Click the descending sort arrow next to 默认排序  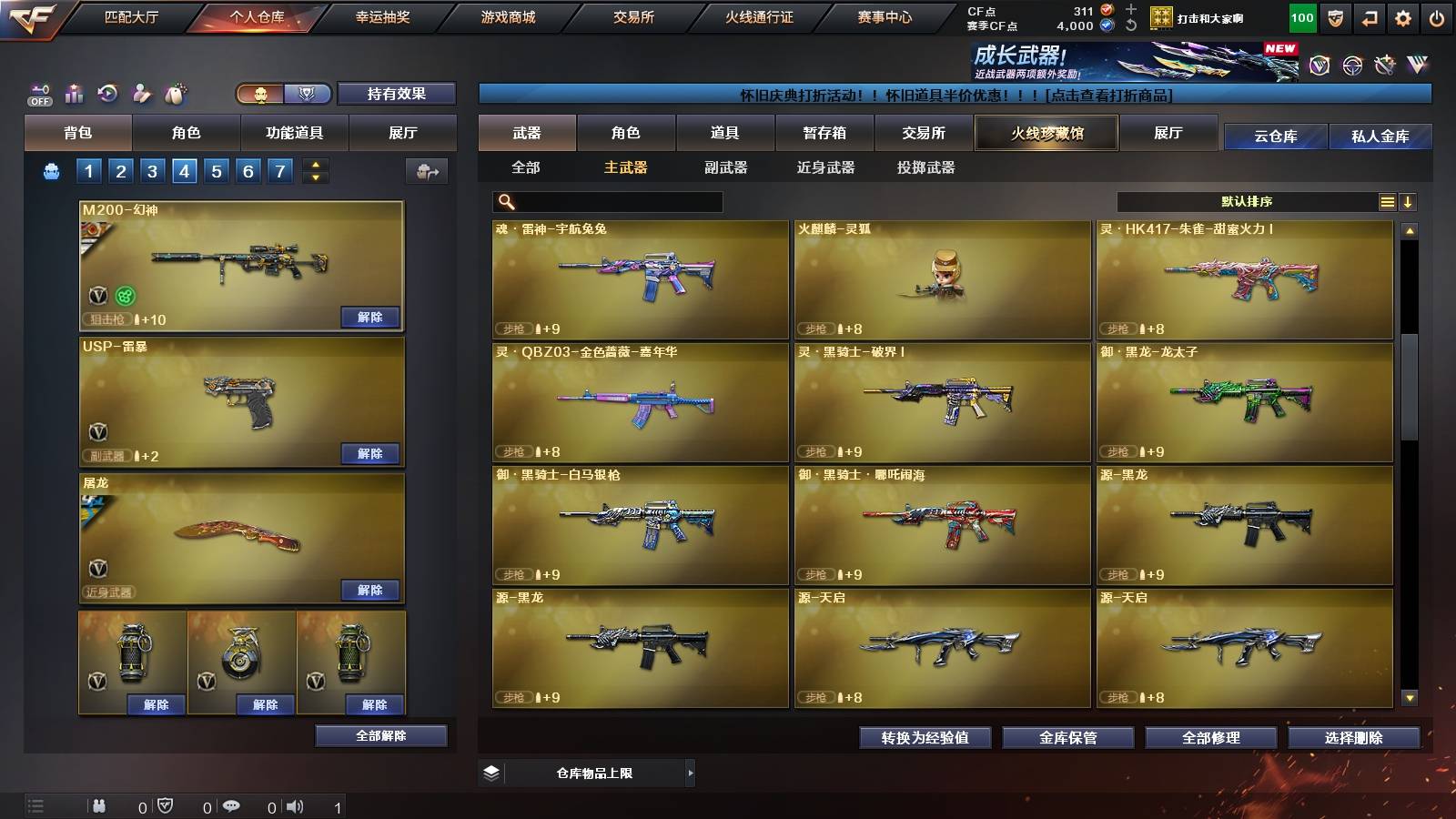click(x=1409, y=202)
